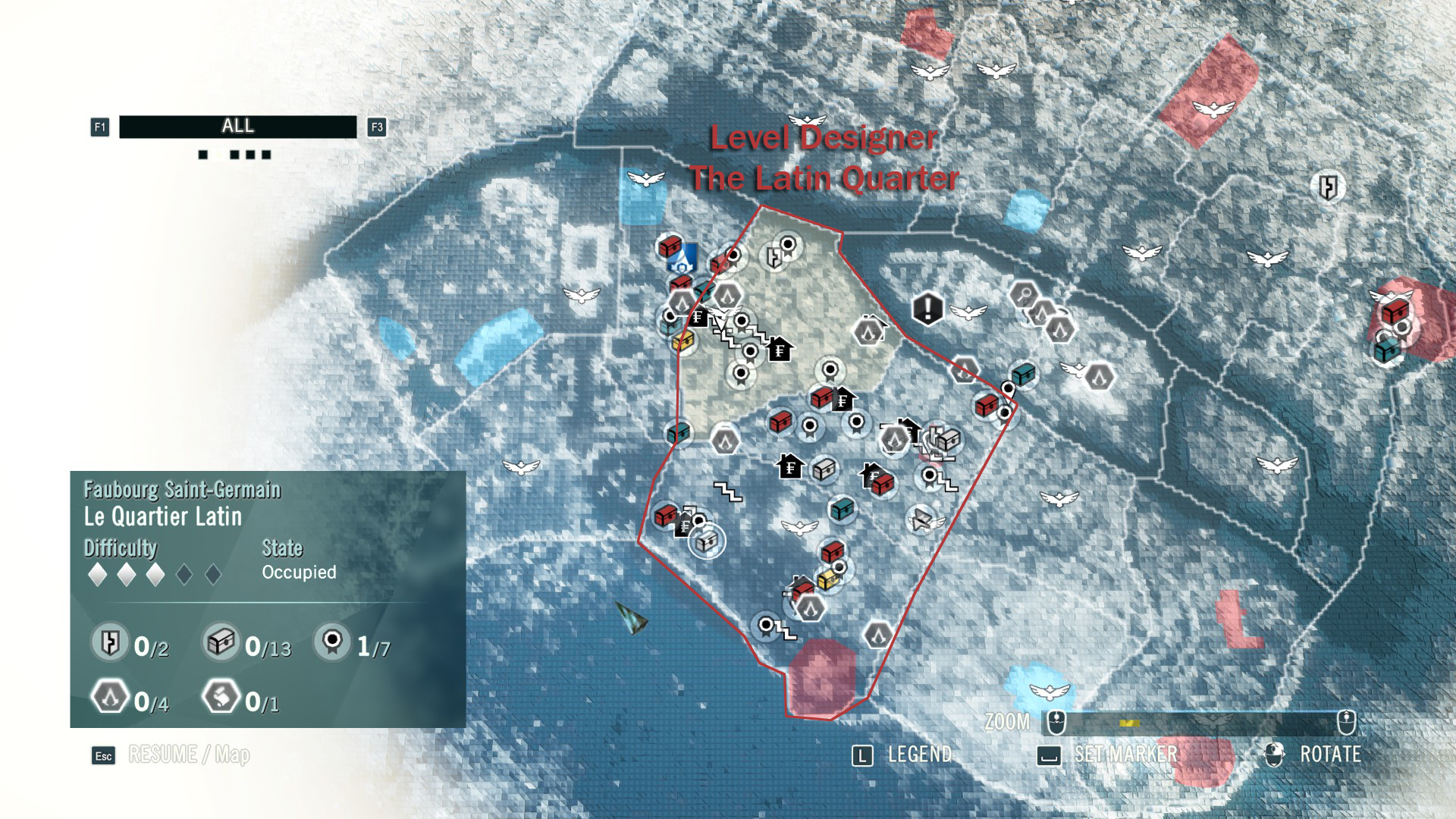
Task: Click the yellow zoom level indicator
Action: click(1129, 723)
